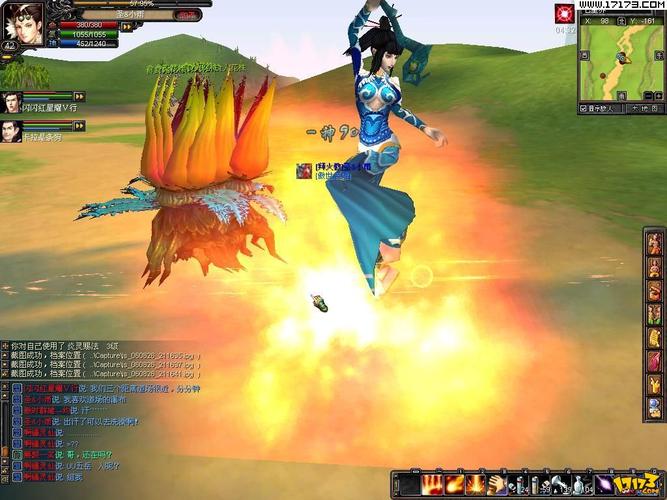Click the top icon in right side menu
667x500 pixels.
click(x=655, y=243)
